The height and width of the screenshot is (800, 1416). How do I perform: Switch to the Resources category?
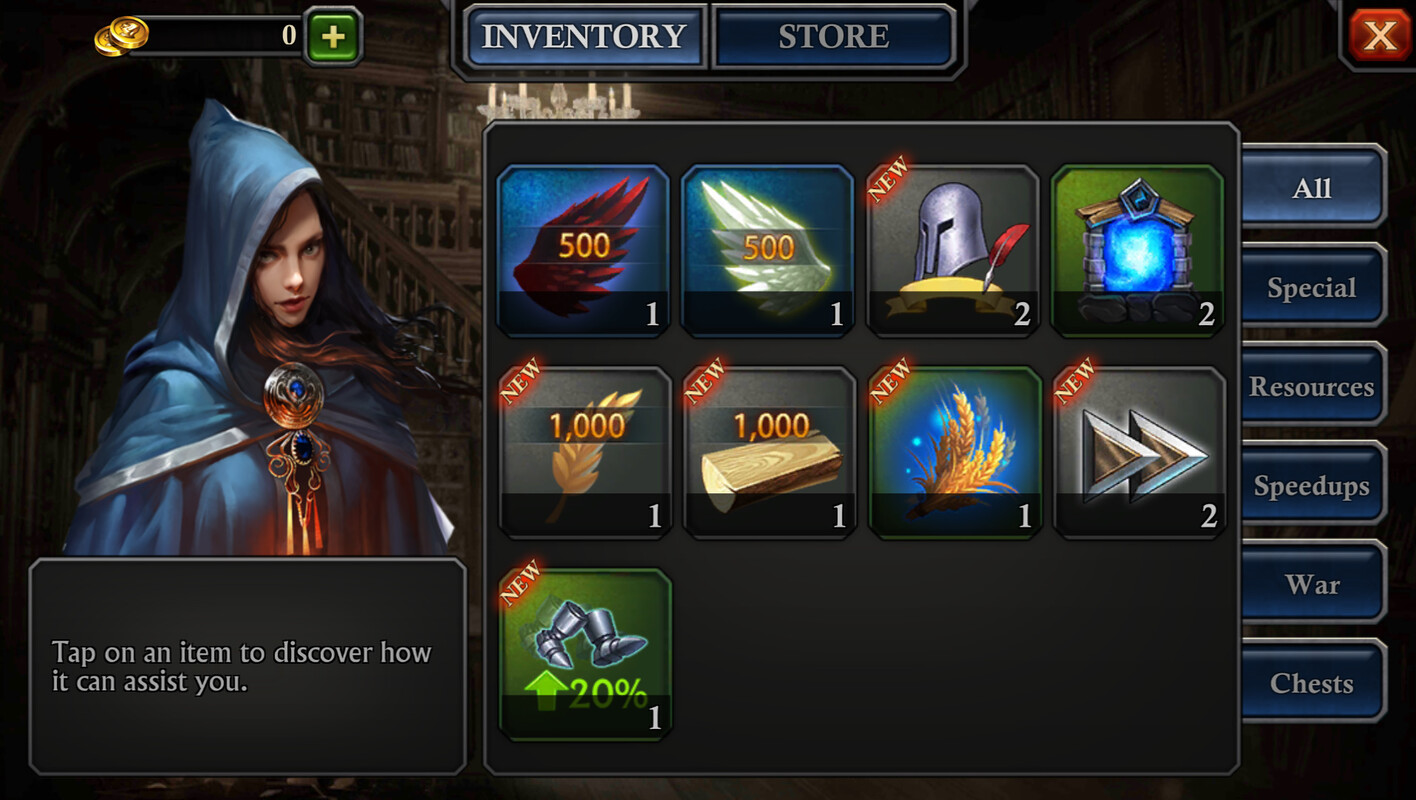click(x=1312, y=387)
